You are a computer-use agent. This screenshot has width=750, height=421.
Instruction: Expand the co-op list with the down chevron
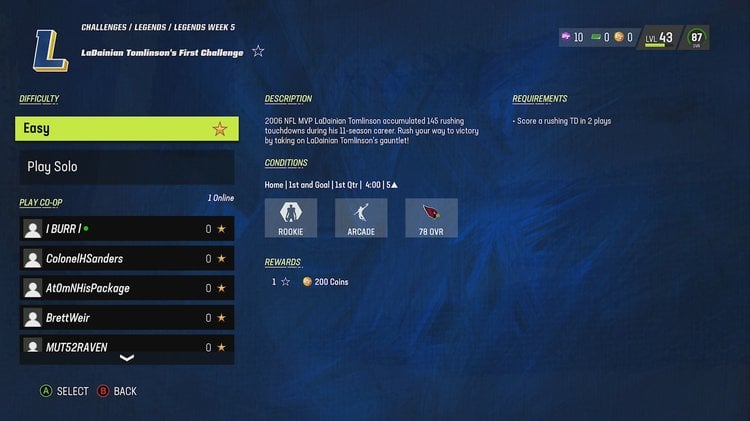(127, 358)
